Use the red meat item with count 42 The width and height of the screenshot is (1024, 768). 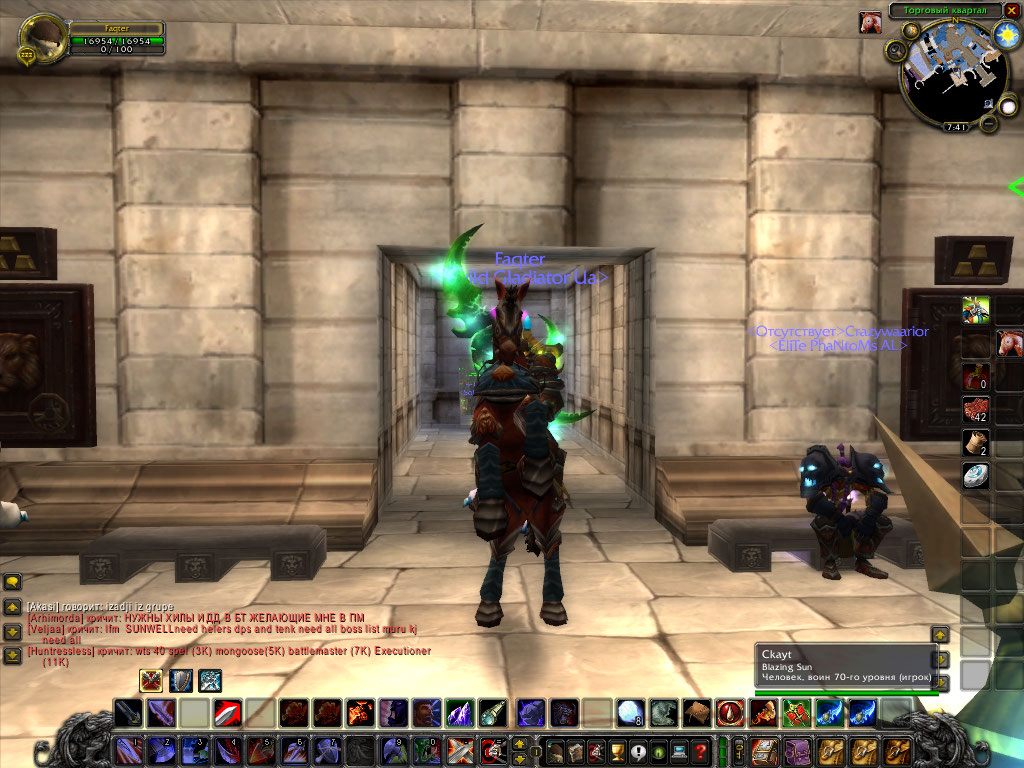tap(976, 410)
